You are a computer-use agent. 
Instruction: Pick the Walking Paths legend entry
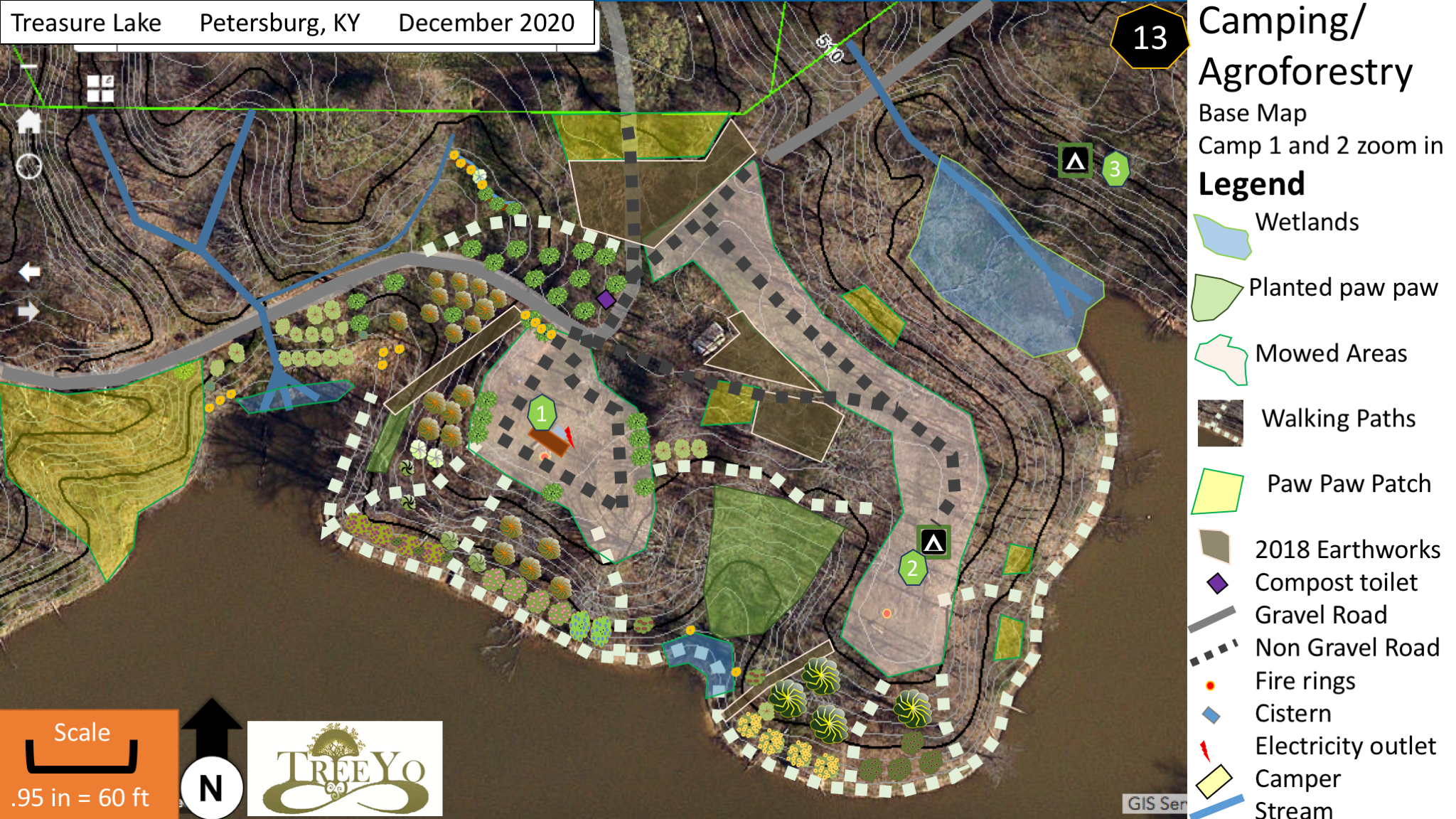pyautogui.click(x=1338, y=418)
